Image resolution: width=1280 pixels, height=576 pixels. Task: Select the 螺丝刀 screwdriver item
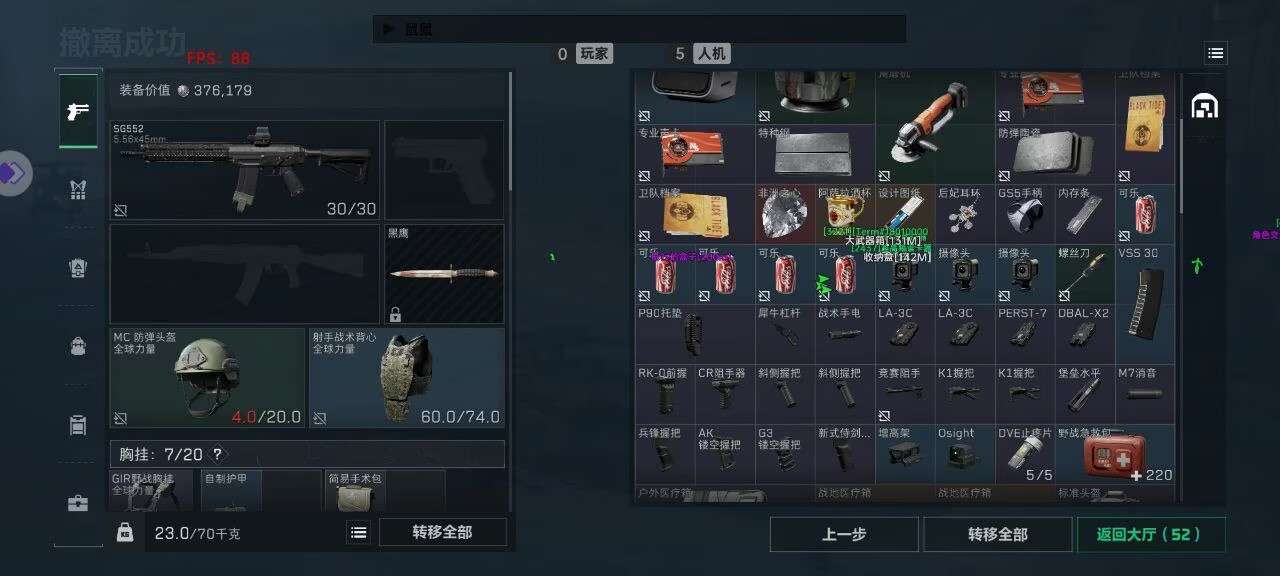1084,275
